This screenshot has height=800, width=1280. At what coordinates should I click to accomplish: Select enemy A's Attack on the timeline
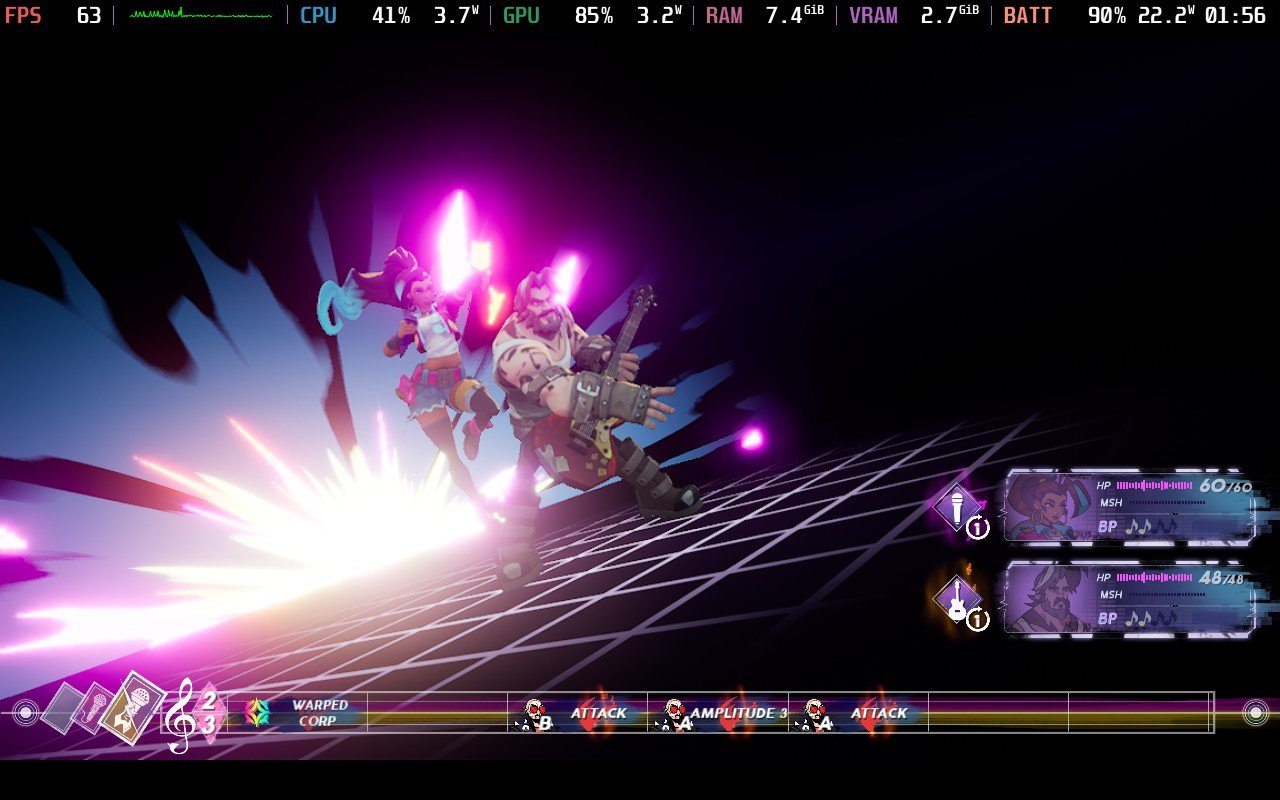pyautogui.click(x=858, y=713)
